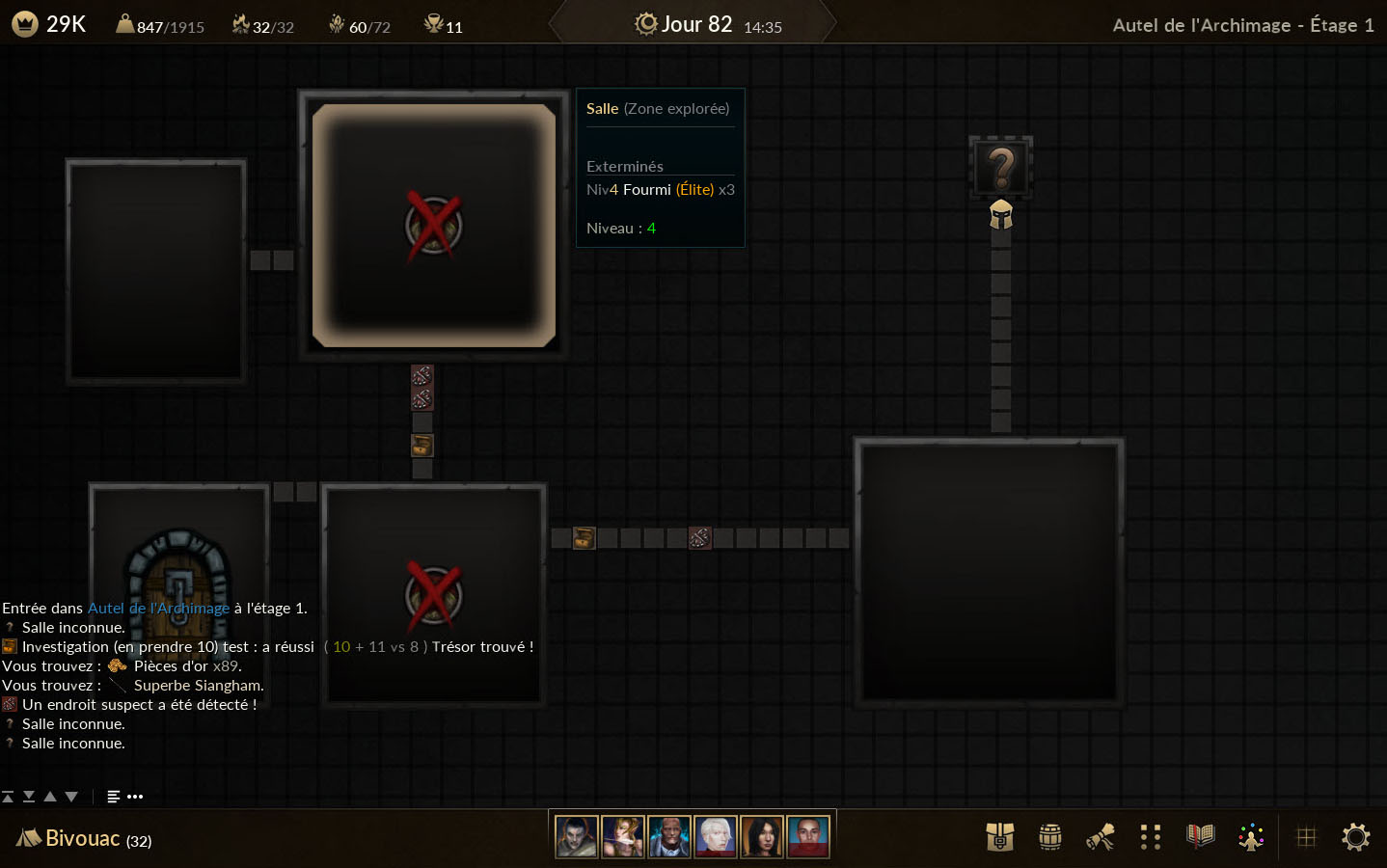Screen dimensions: 1387x868
Task: Select the bald man party portrait
Action: point(669,837)
